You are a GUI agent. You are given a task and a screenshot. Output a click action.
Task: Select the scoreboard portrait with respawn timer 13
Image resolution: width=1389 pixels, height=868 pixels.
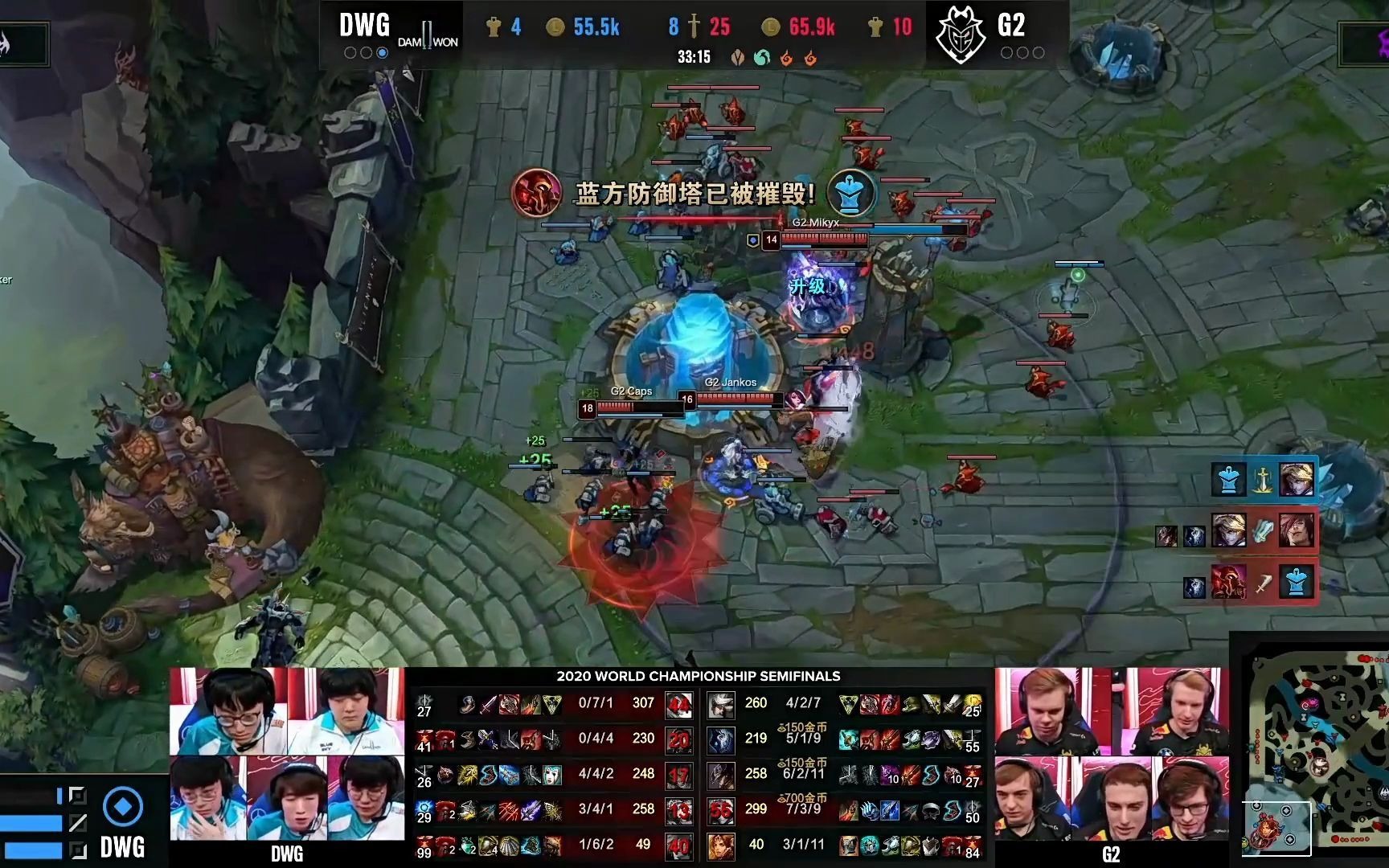click(x=679, y=810)
